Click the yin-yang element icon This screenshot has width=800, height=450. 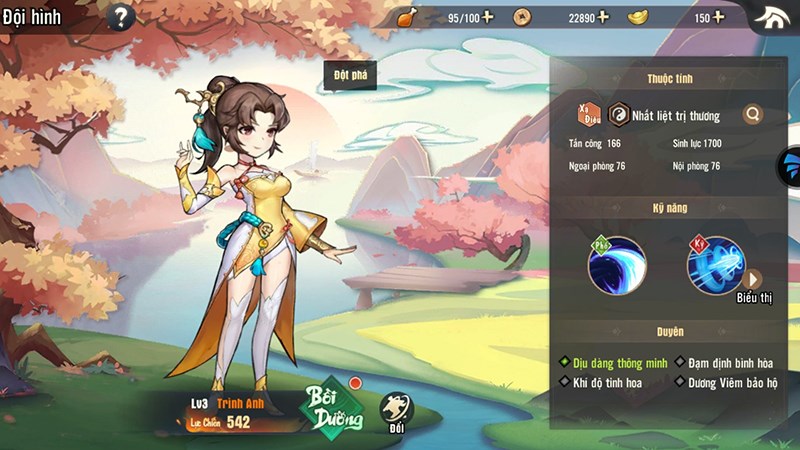[x=618, y=115]
